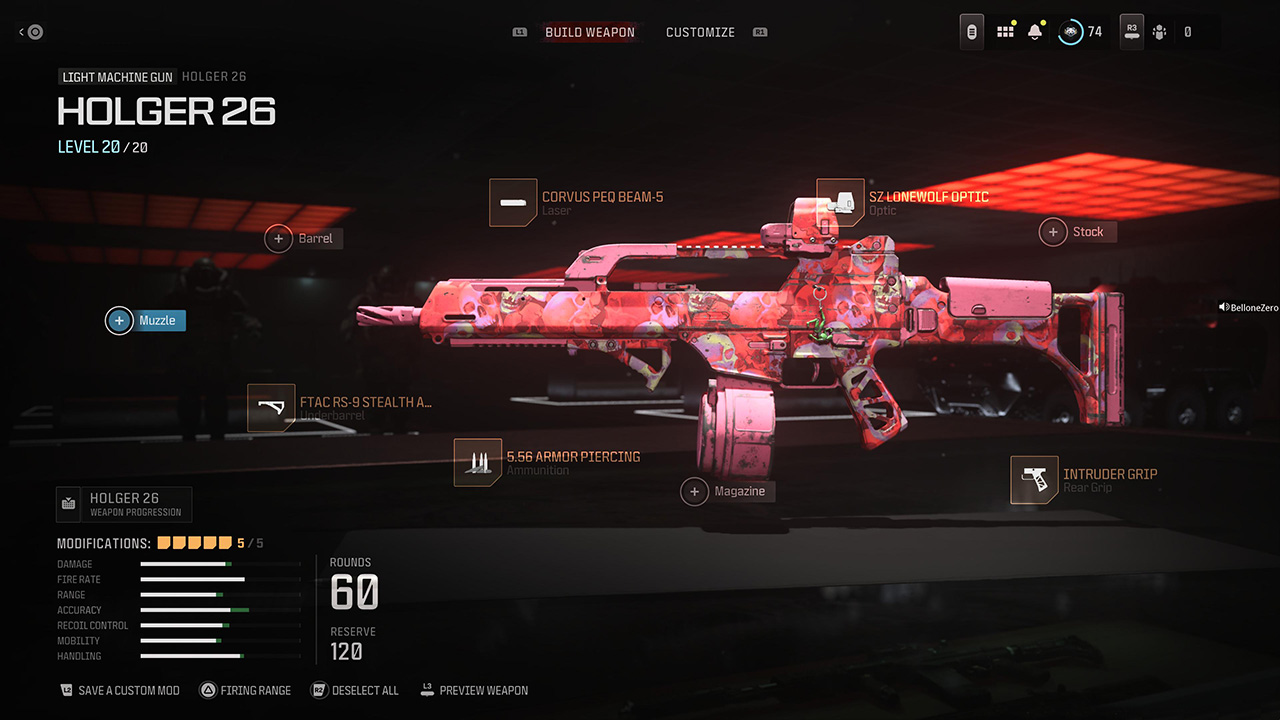Screen dimensions: 1280x720
Task: Choose the empty Stock slot
Action: pos(1077,232)
